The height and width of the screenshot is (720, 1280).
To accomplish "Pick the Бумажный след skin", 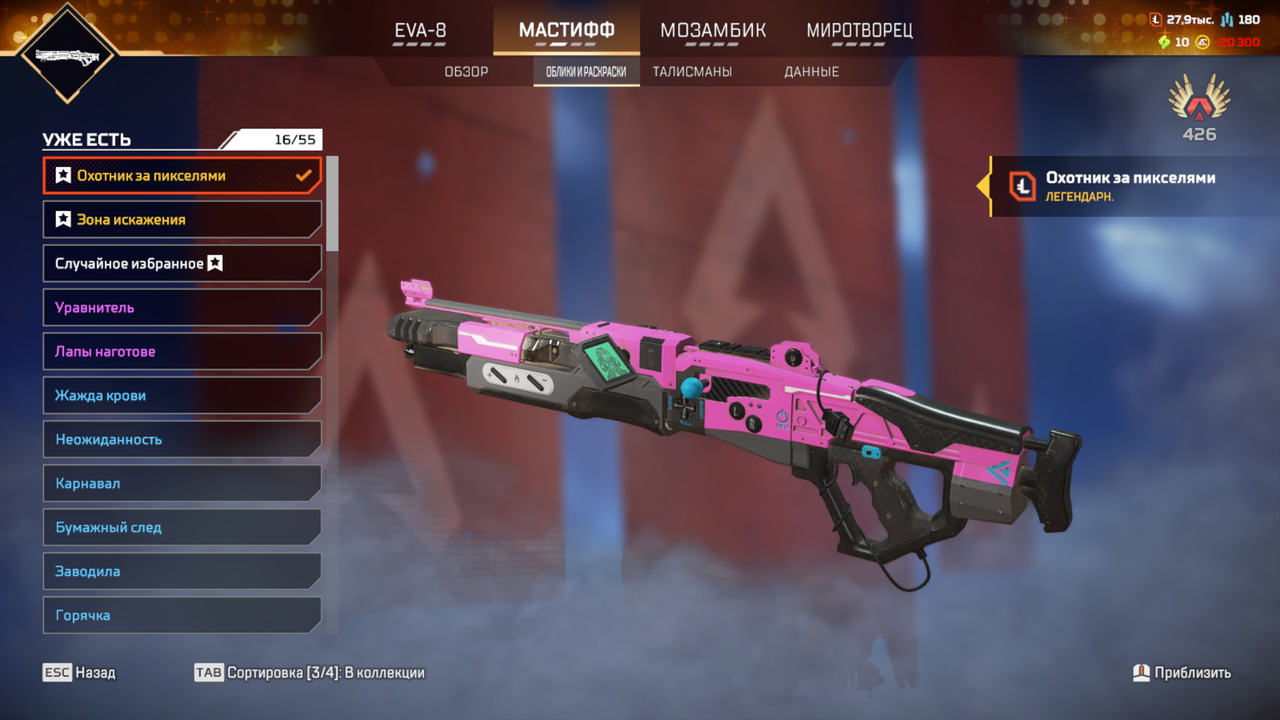I will (x=182, y=528).
